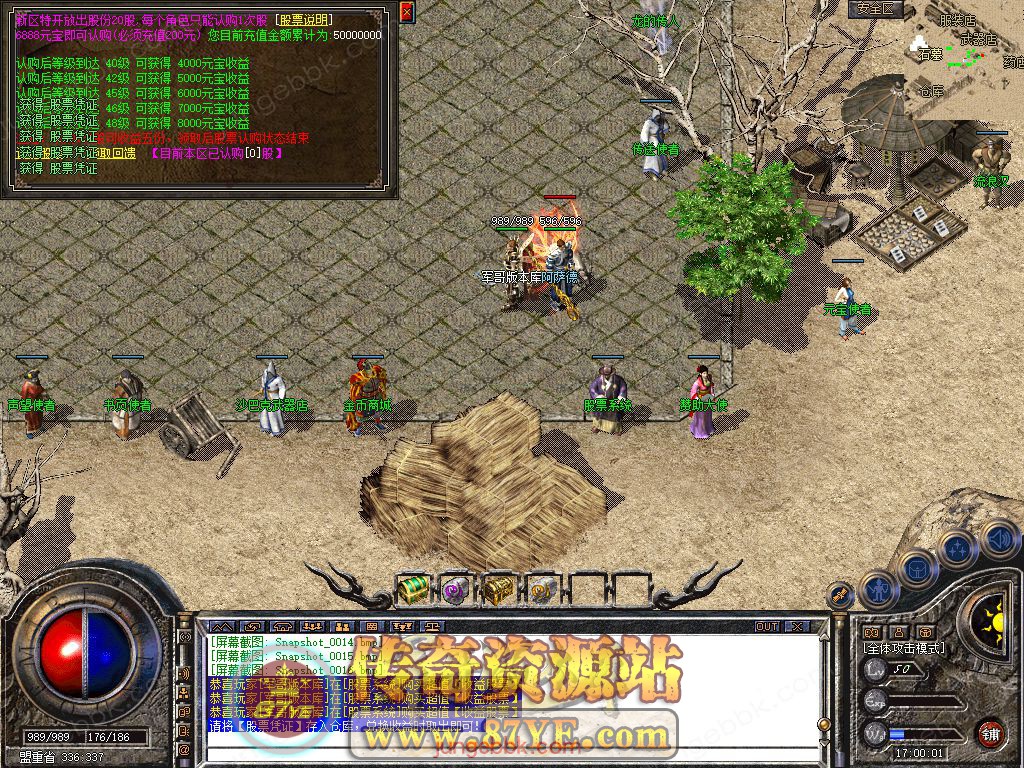
Task: Click the OUT button on chat panel
Action: click(766, 627)
